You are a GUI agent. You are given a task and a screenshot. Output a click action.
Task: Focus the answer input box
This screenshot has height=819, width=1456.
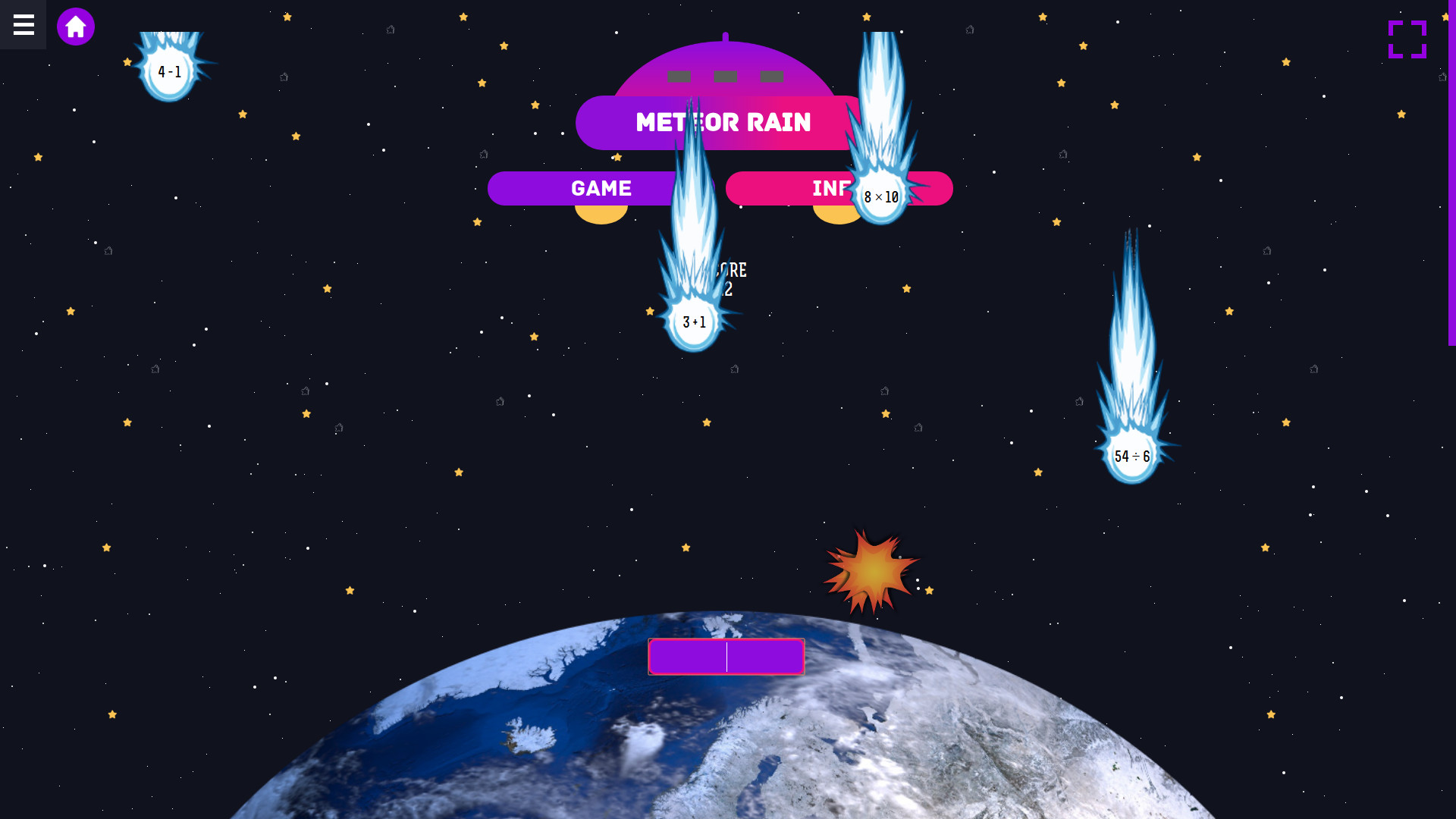click(x=726, y=656)
